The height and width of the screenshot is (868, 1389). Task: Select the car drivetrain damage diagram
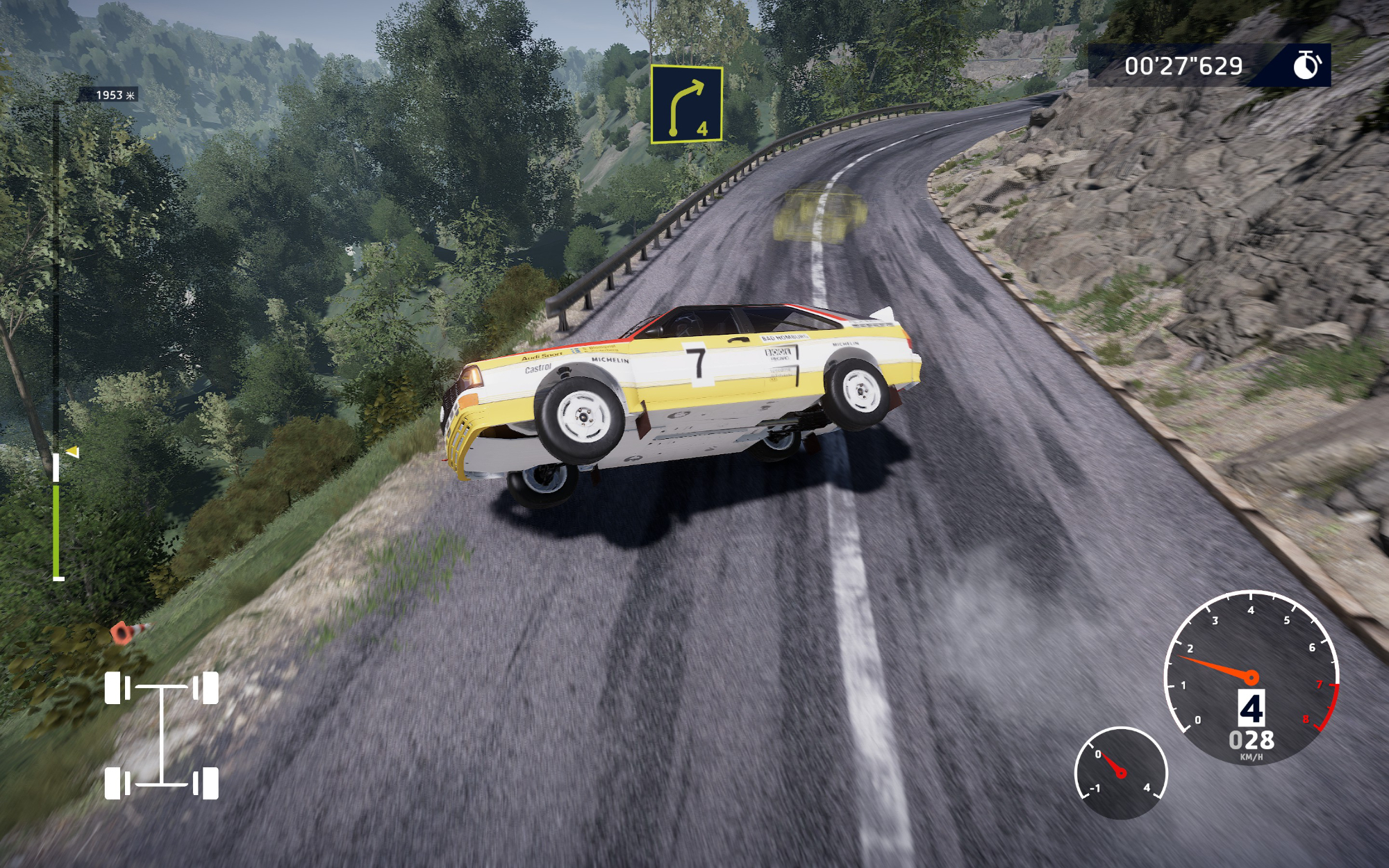(x=161, y=735)
